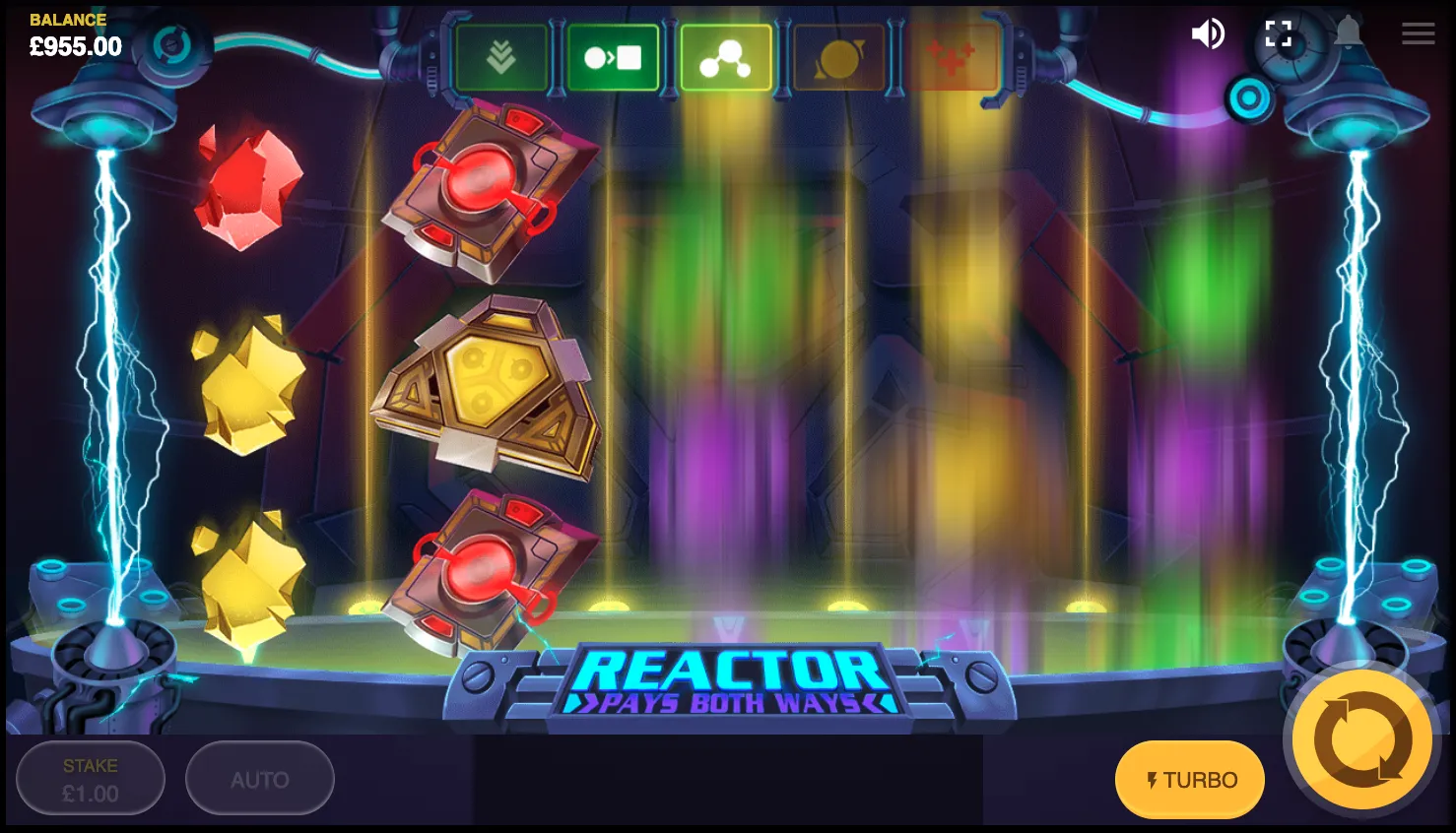Image resolution: width=1456 pixels, height=833 pixels.
Task: Click the circle-to-square transform feature icon
Action: pyautogui.click(x=614, y=56)
